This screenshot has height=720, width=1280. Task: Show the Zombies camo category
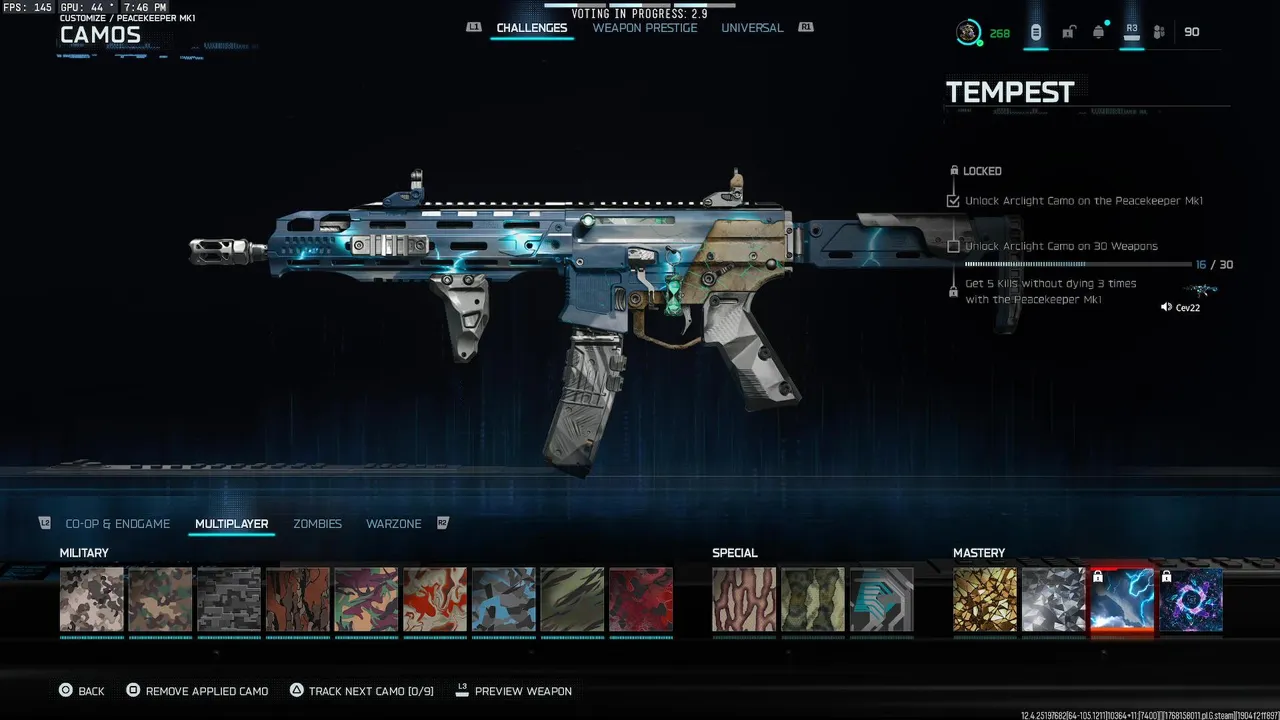317,524
